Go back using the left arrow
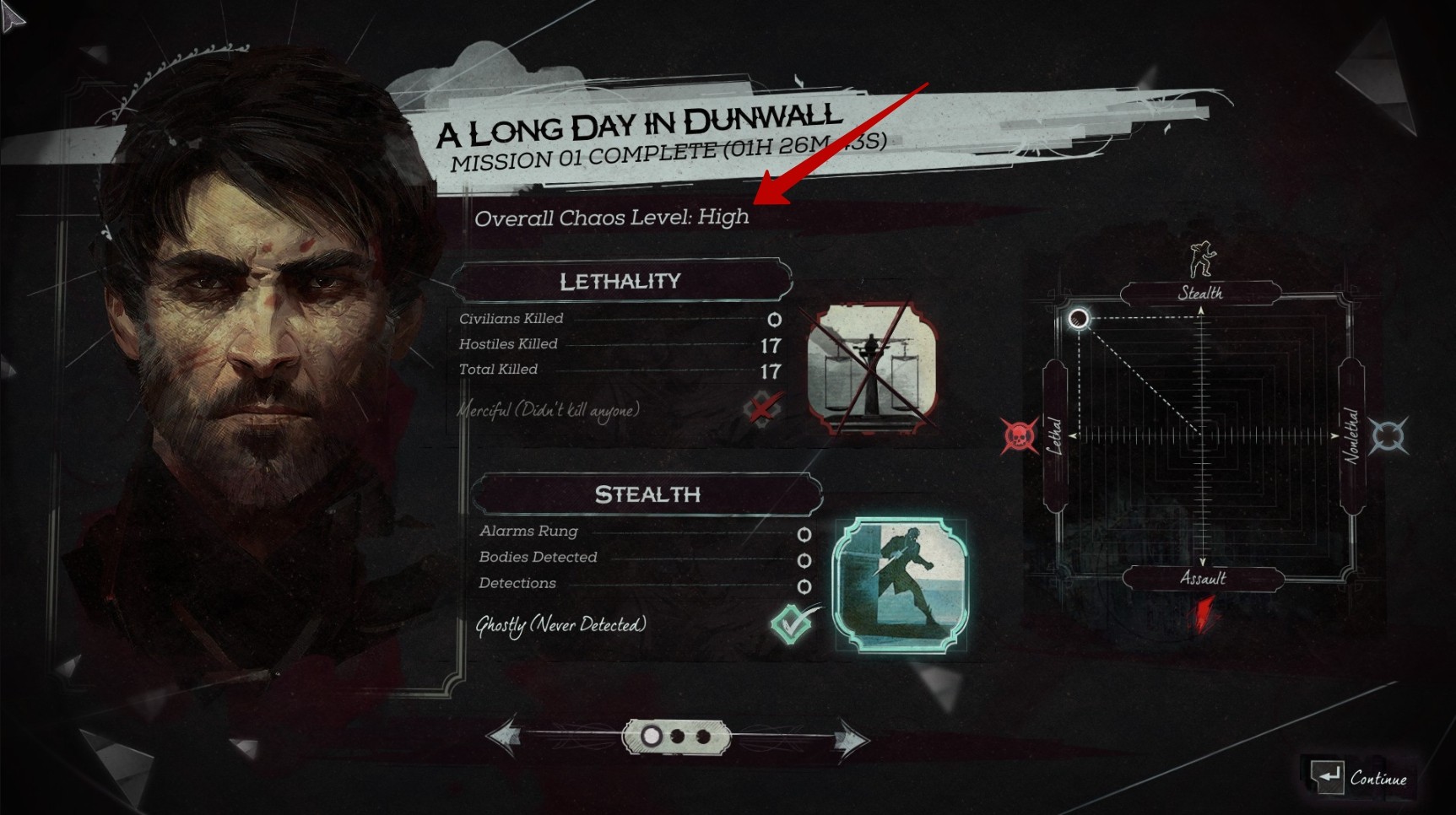 [506, 737]
